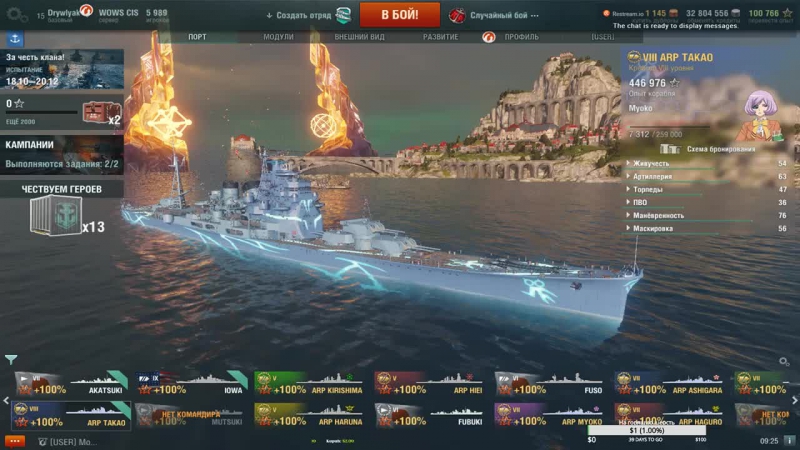View the За честь клана event panel
Image resolution: width=800 pixels, height=450 pixels.
(x=61, y=68)
